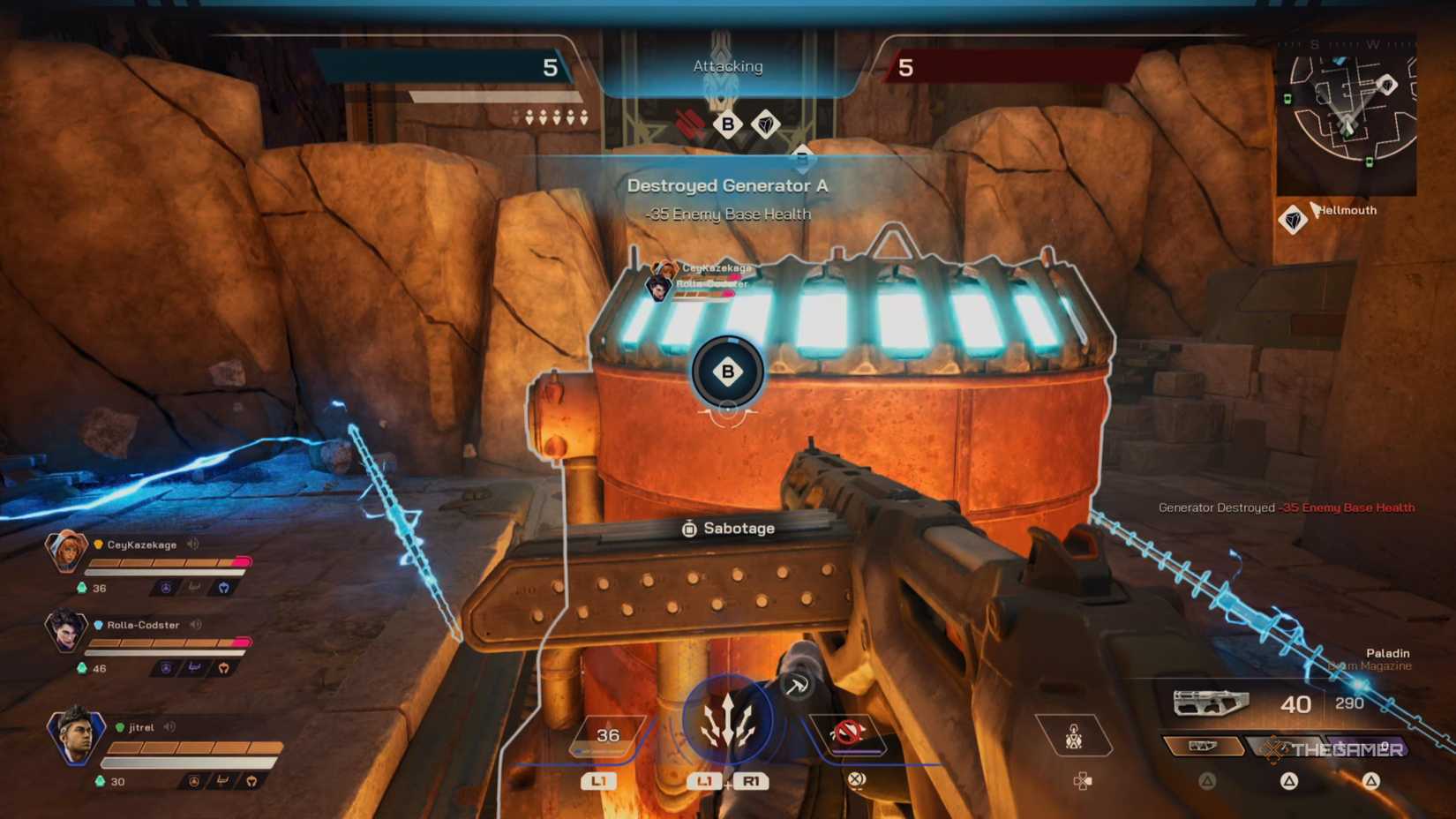Click the Generator Destroyed base health message
1456x819 pixels.
click(x=1287, y=507)
